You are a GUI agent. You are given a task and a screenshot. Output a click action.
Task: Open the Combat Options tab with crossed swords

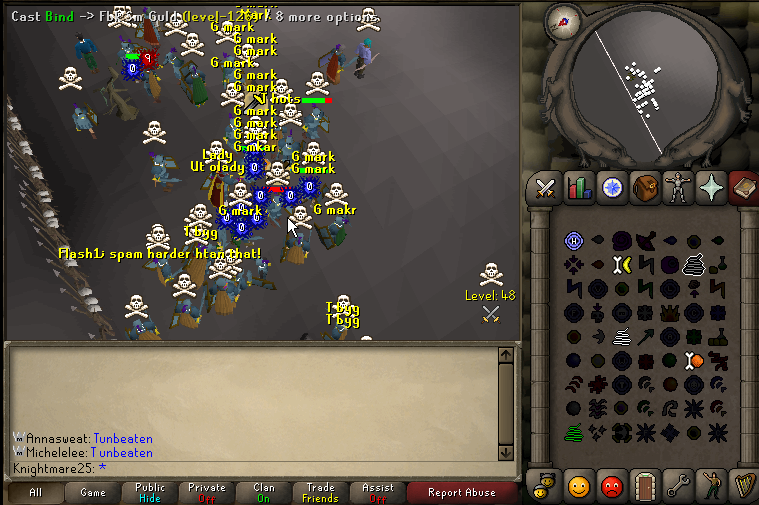point(546,187)
